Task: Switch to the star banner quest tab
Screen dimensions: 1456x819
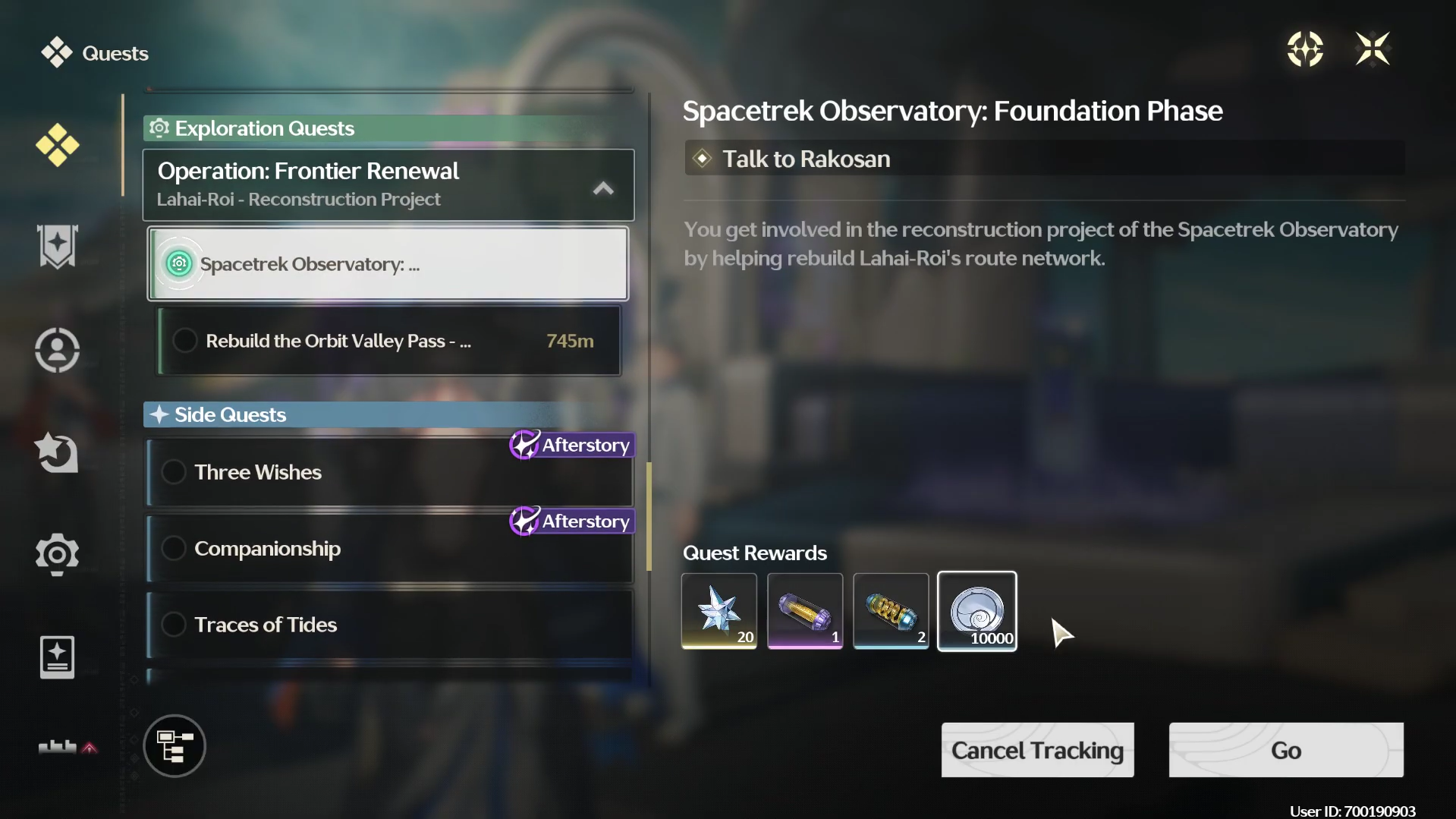Action: (58, 247)
